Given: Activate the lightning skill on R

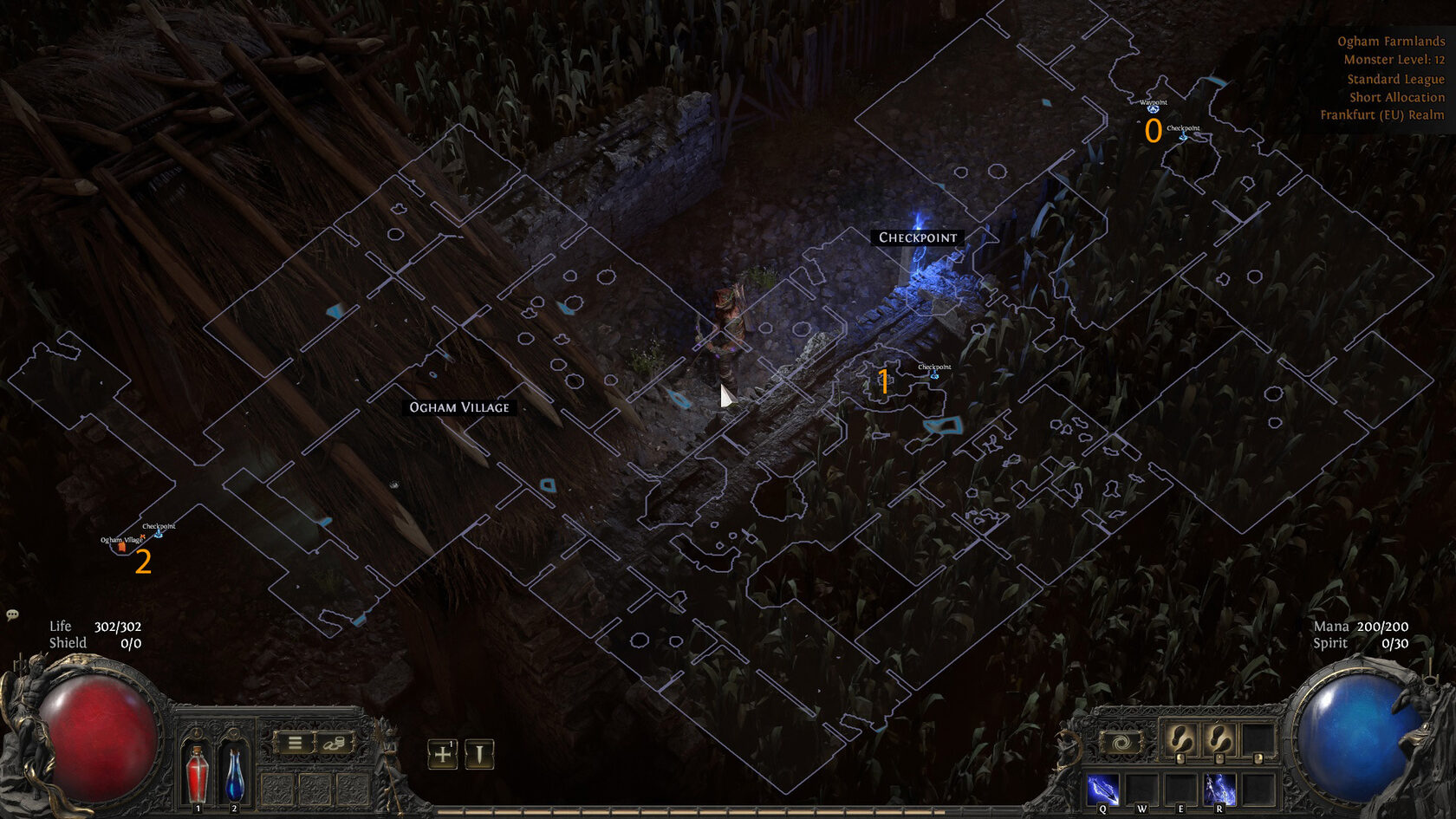Looking at the screenshot, I should pos(1219,790).
